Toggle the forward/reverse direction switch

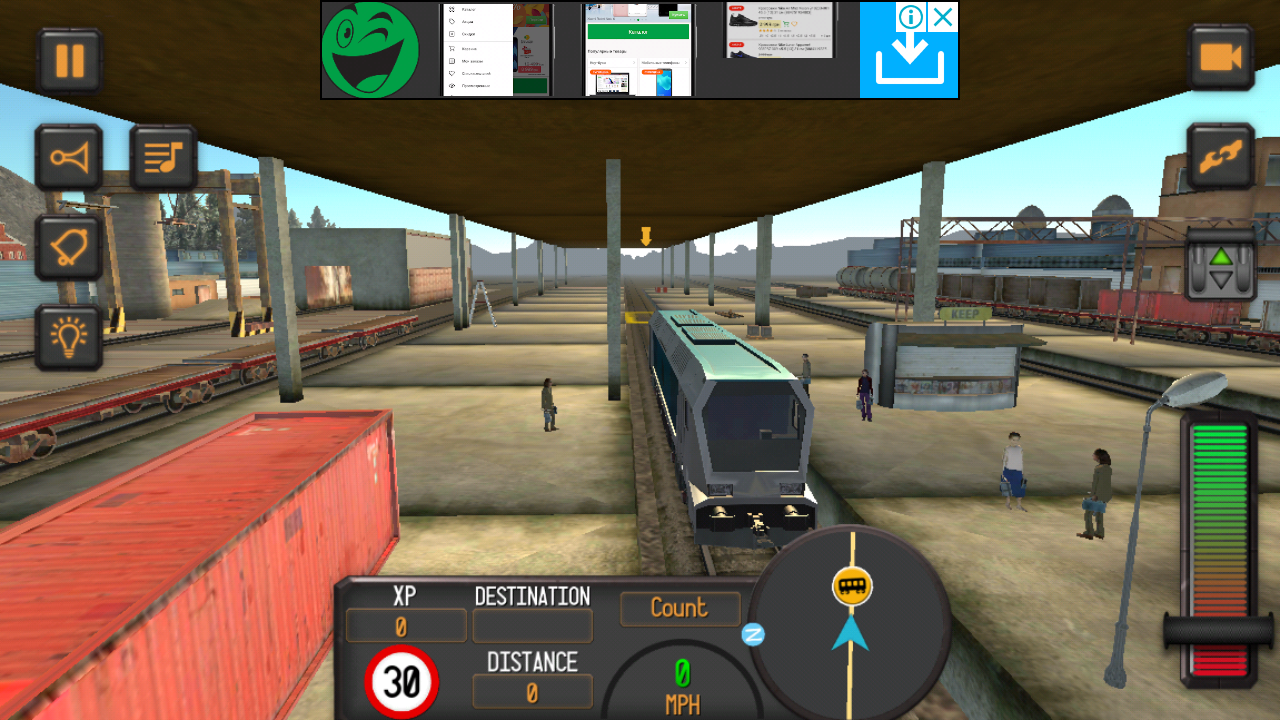1220,265
